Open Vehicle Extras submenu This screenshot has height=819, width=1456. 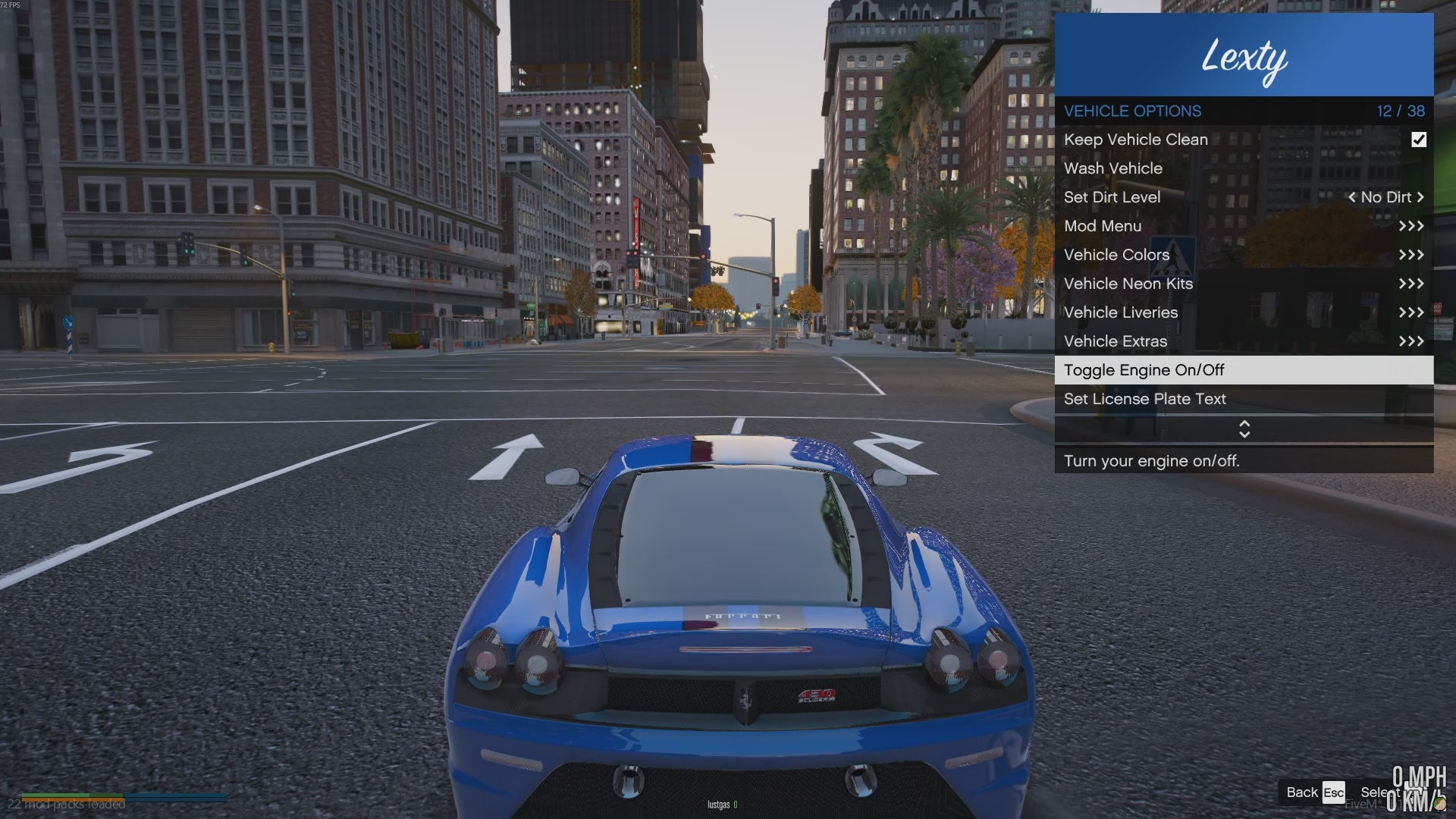tap(1244, 341)
